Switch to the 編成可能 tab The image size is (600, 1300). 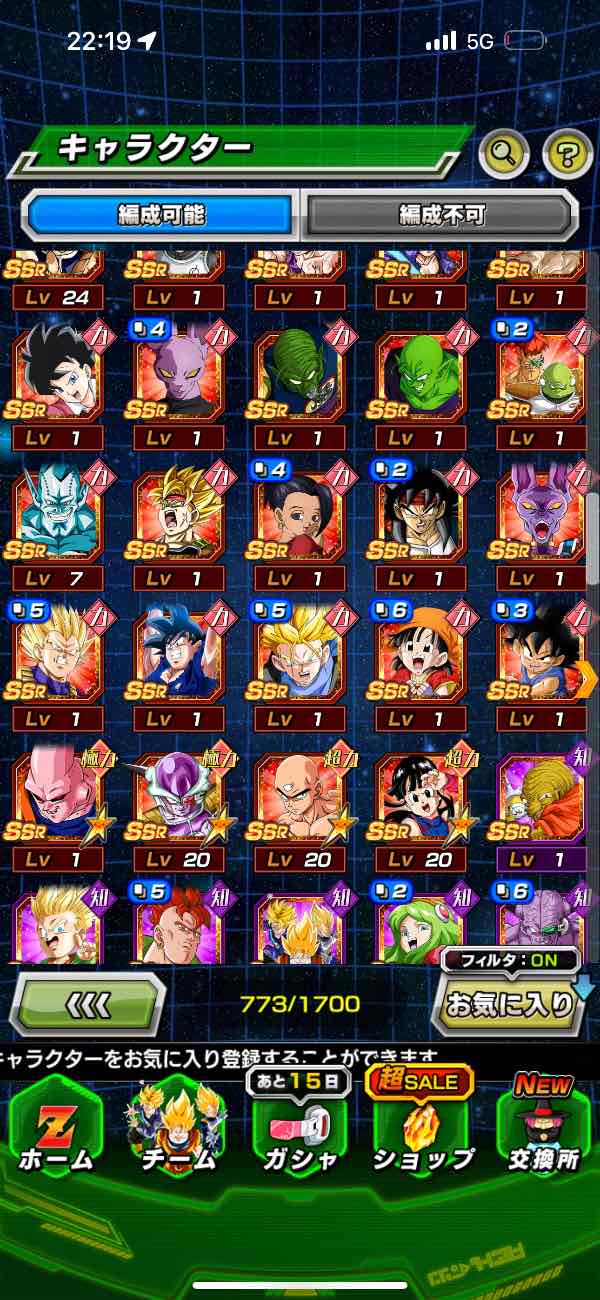pos(161,214)
